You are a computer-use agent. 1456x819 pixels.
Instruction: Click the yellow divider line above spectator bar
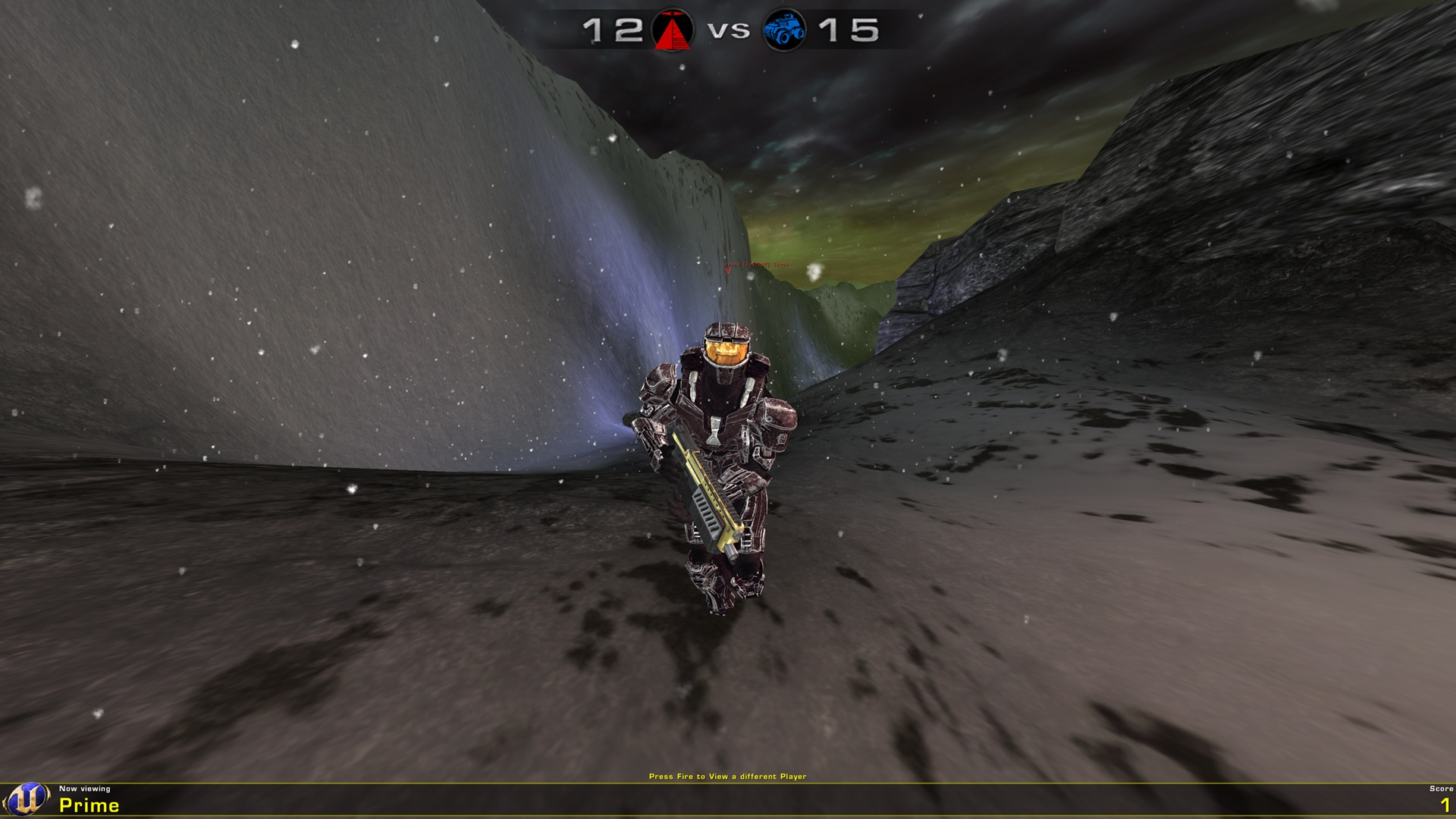728,783
